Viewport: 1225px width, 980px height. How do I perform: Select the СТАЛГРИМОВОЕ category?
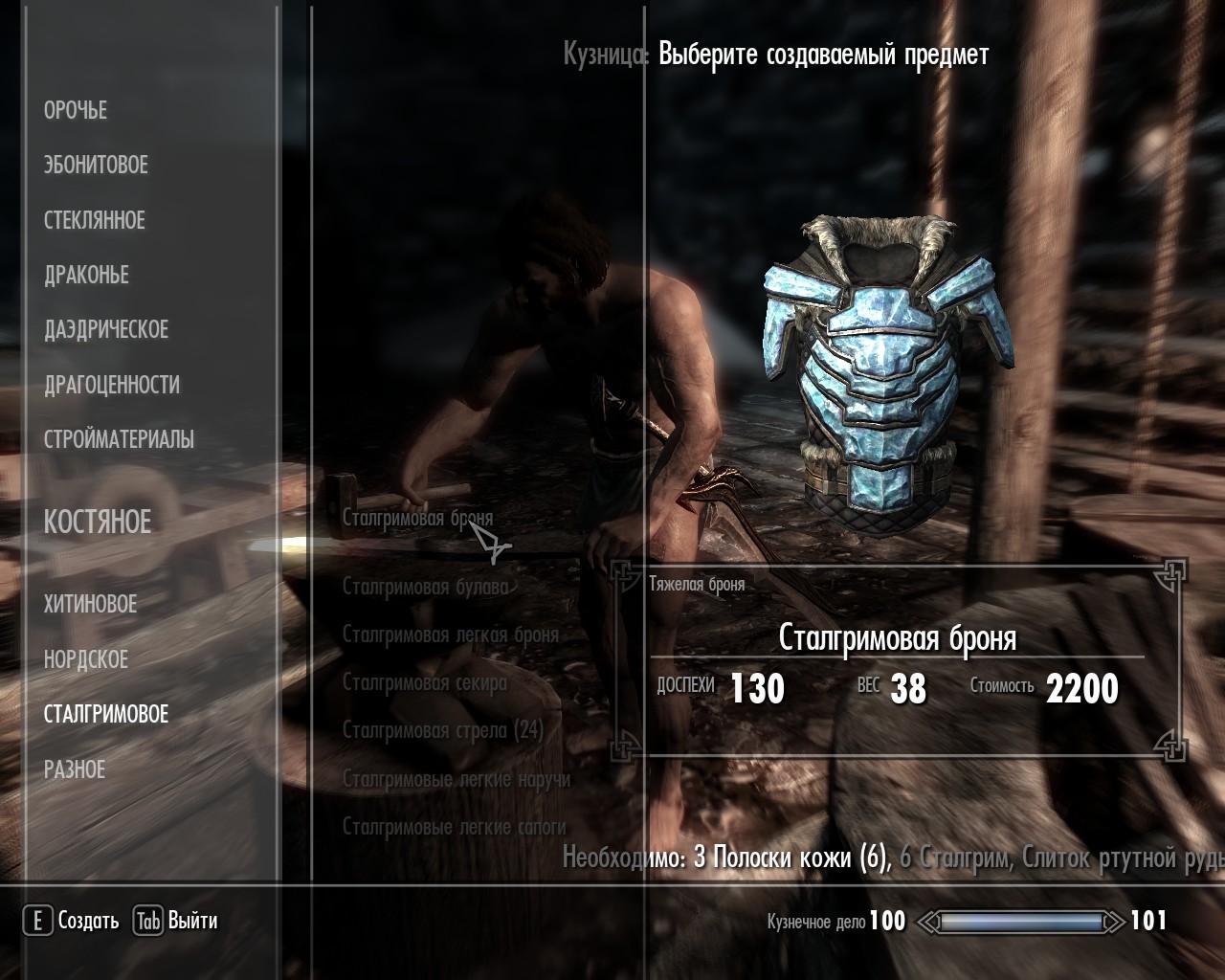click(x=105, y=715)
